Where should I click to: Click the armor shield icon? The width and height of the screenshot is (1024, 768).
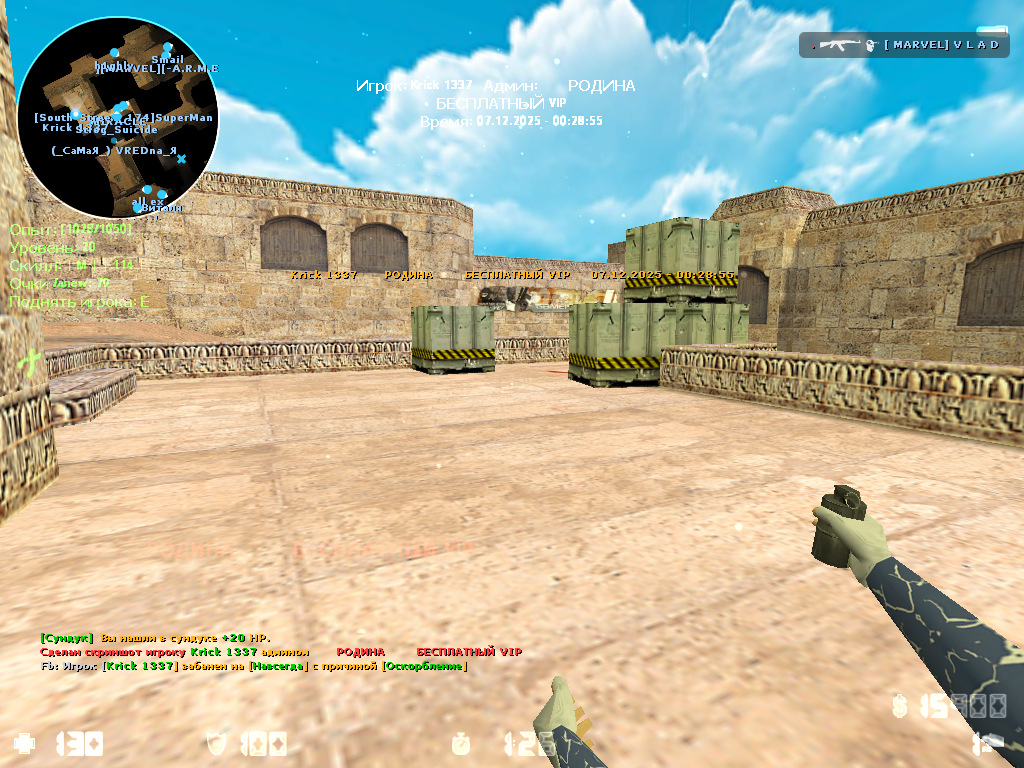point(217,743)
